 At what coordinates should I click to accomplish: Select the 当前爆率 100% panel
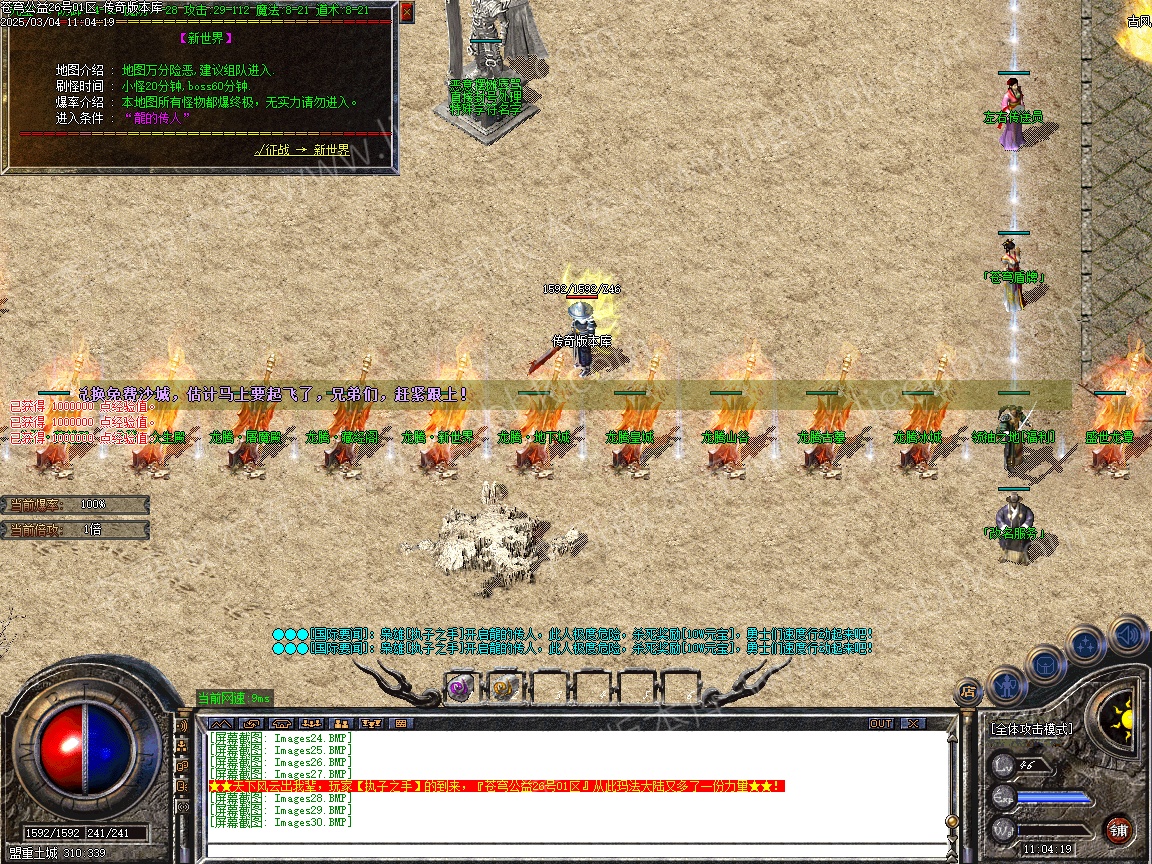(76, 504)
